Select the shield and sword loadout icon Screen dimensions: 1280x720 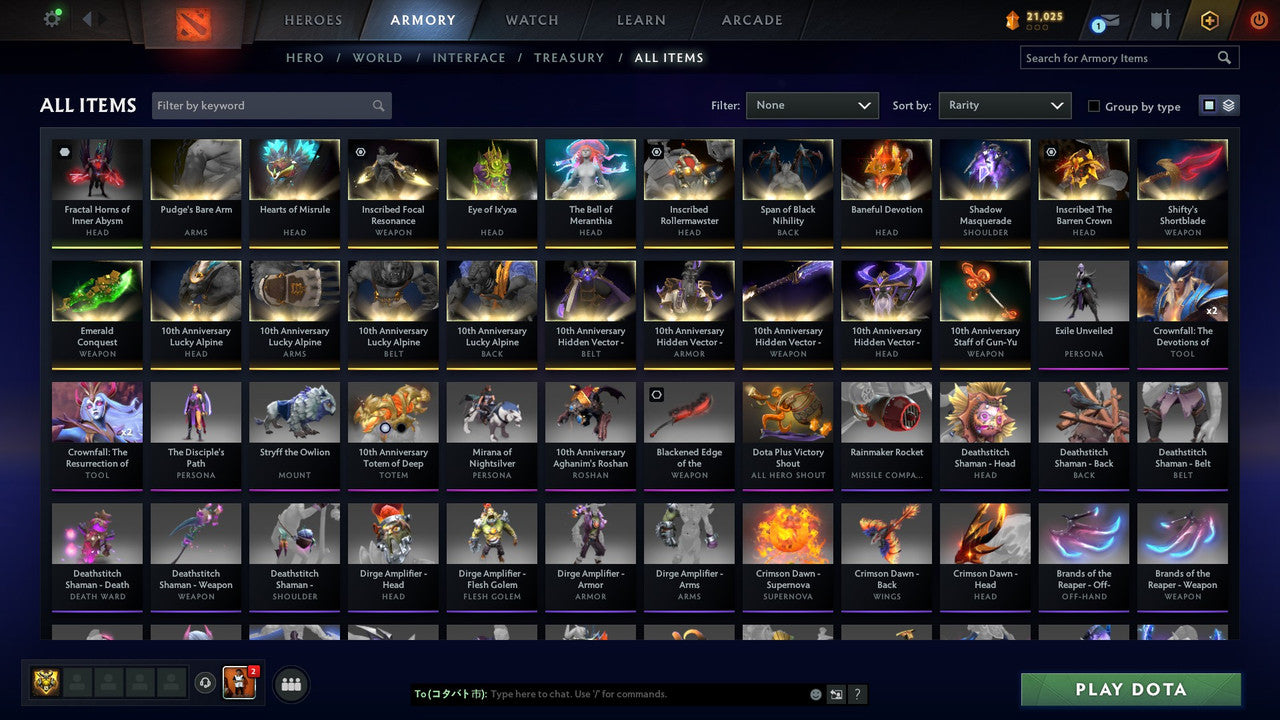(1158, 18)
